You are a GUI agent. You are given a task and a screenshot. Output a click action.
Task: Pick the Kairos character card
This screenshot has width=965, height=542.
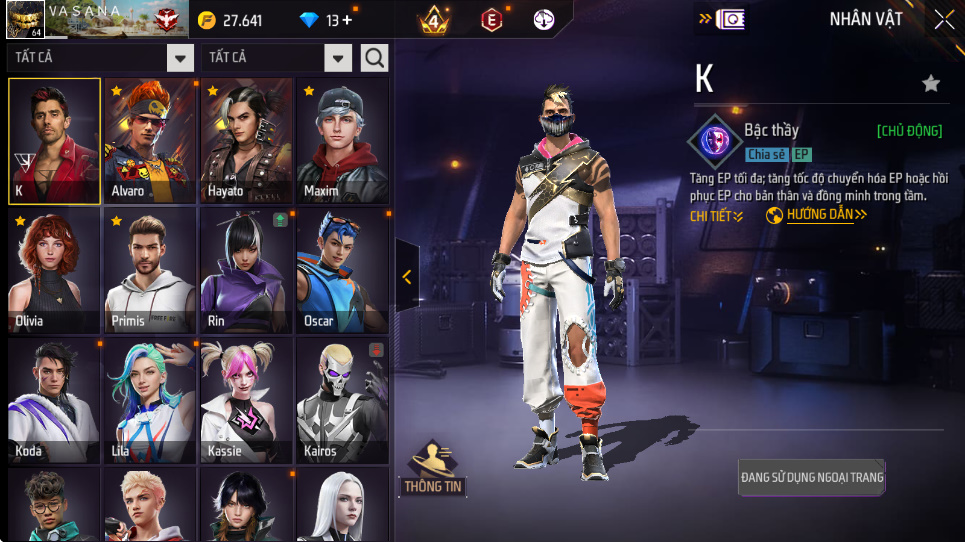[343, 401]
